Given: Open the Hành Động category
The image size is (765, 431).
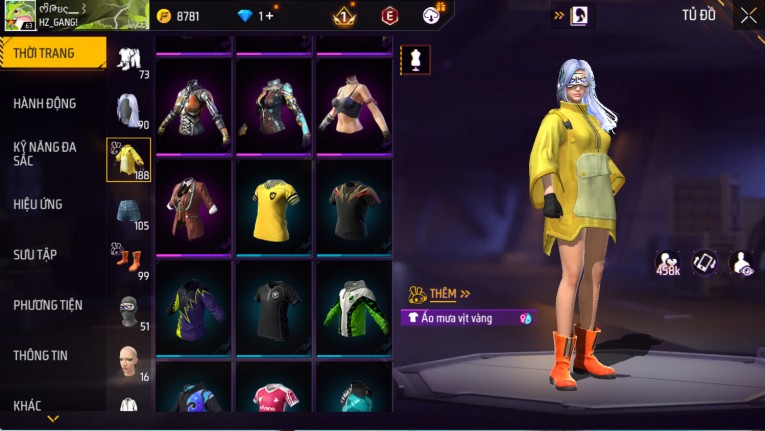Looking at the screenshot, I should point(45,103).
